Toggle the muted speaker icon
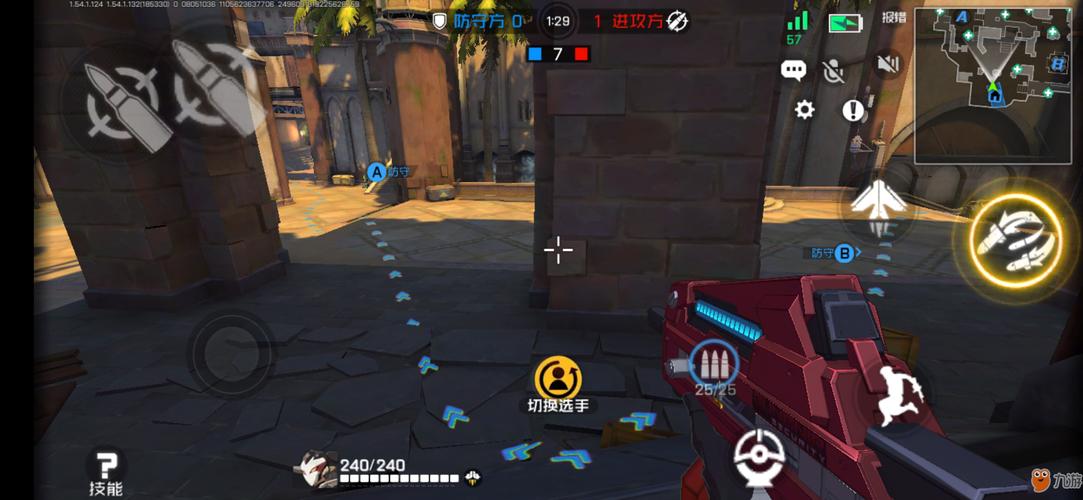 [x=887, y=65]
